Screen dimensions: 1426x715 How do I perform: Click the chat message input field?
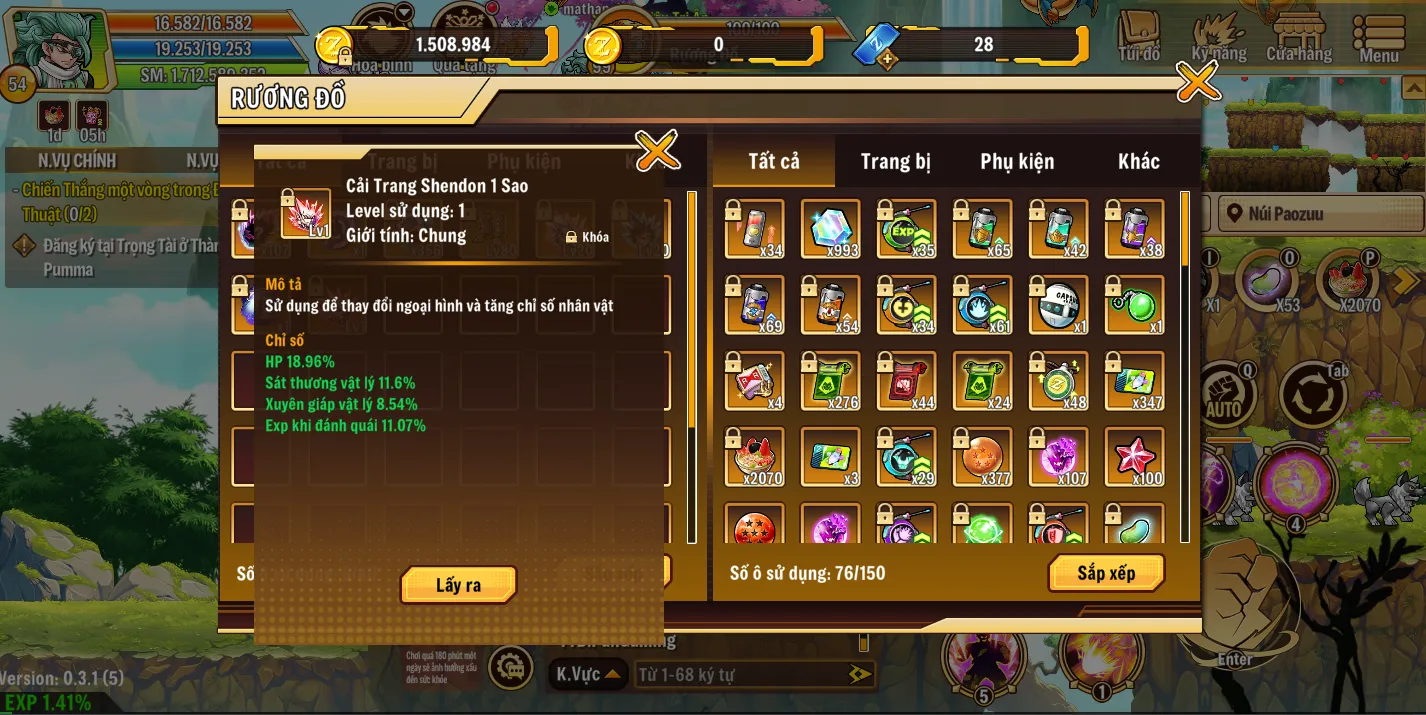pos(740,675)
